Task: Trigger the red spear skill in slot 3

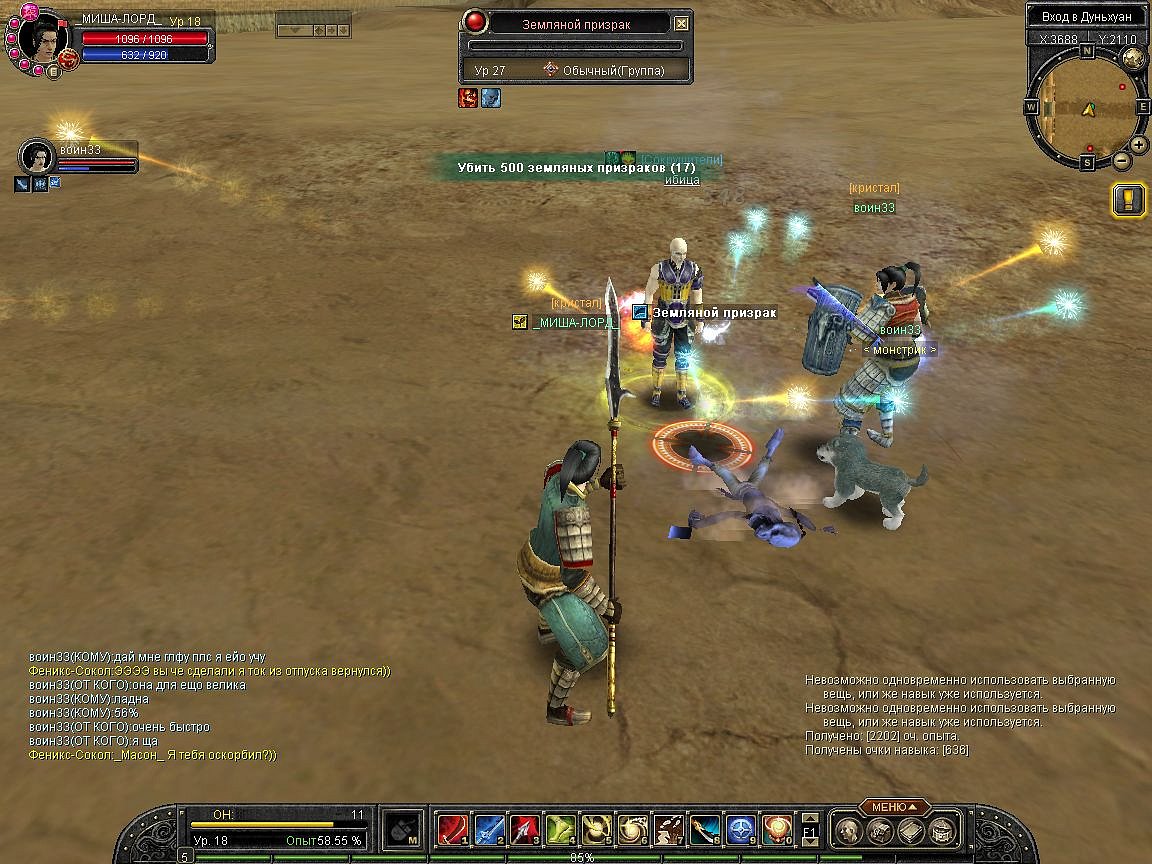Action: 525,829
